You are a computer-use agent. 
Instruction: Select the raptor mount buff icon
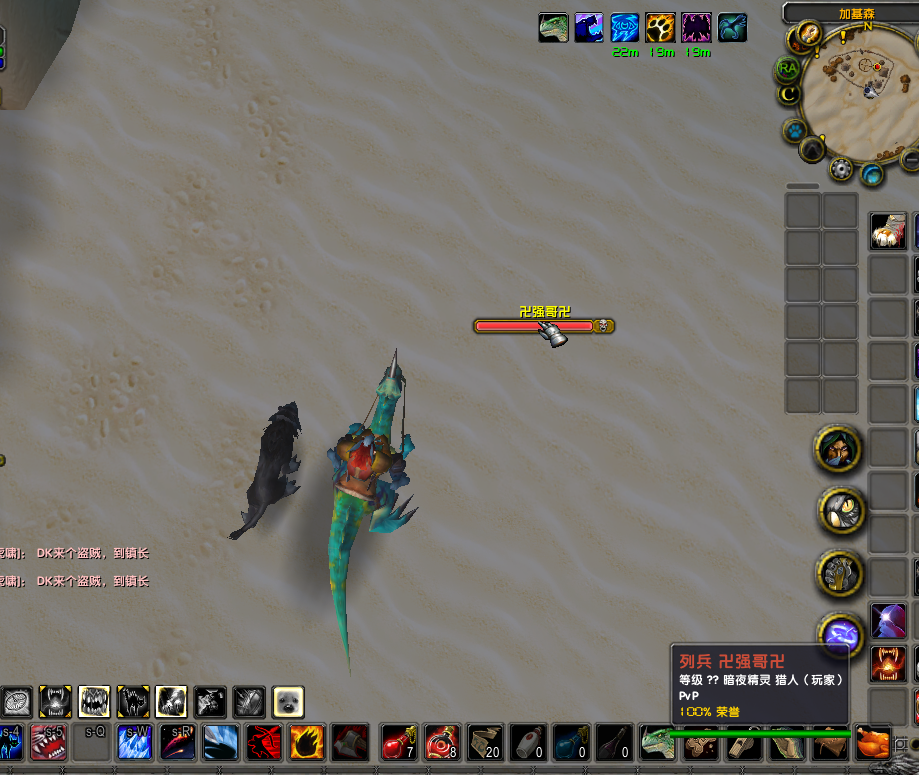[553, 27]
